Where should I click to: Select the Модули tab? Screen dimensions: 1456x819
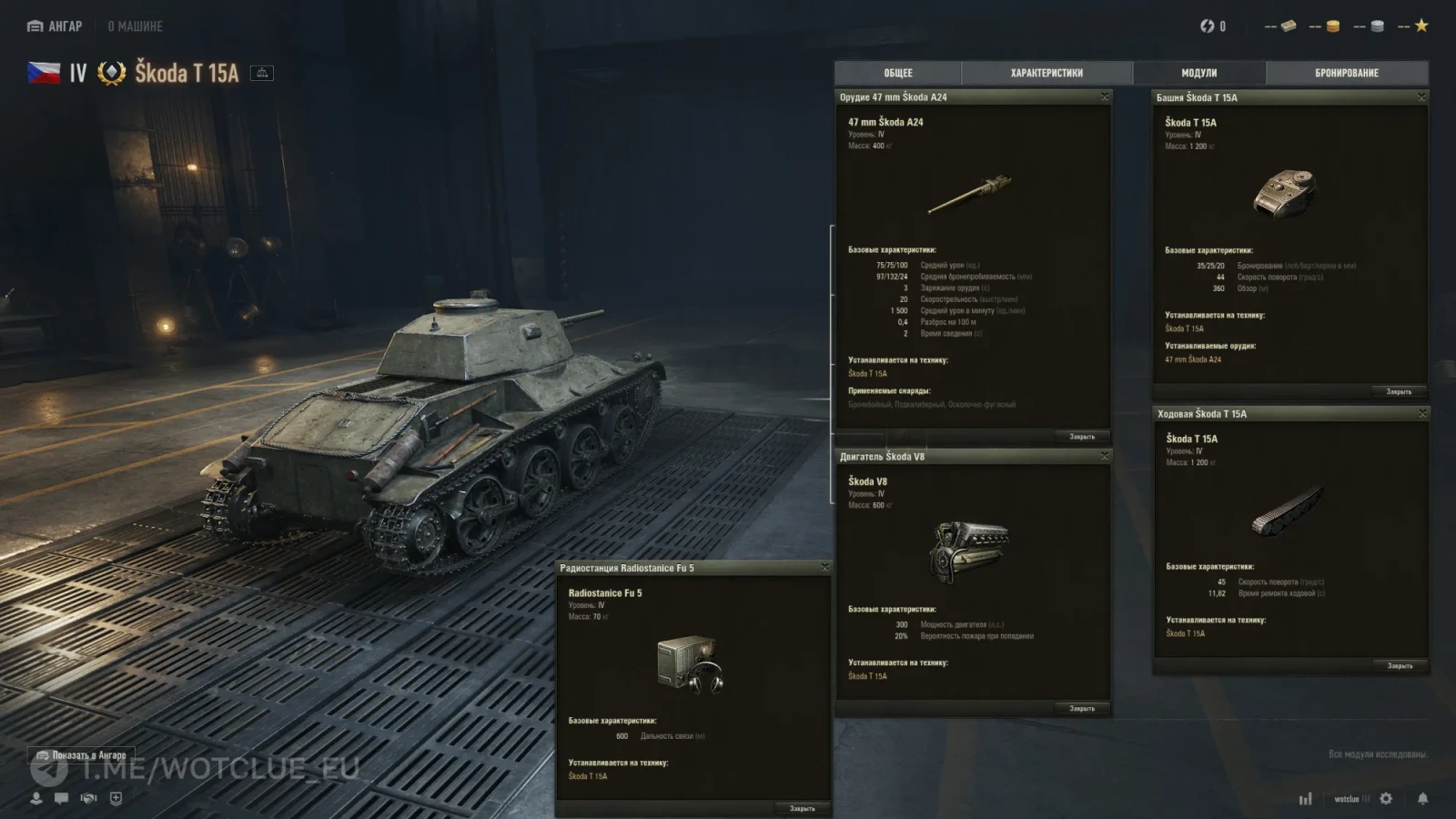point(1198,73)
